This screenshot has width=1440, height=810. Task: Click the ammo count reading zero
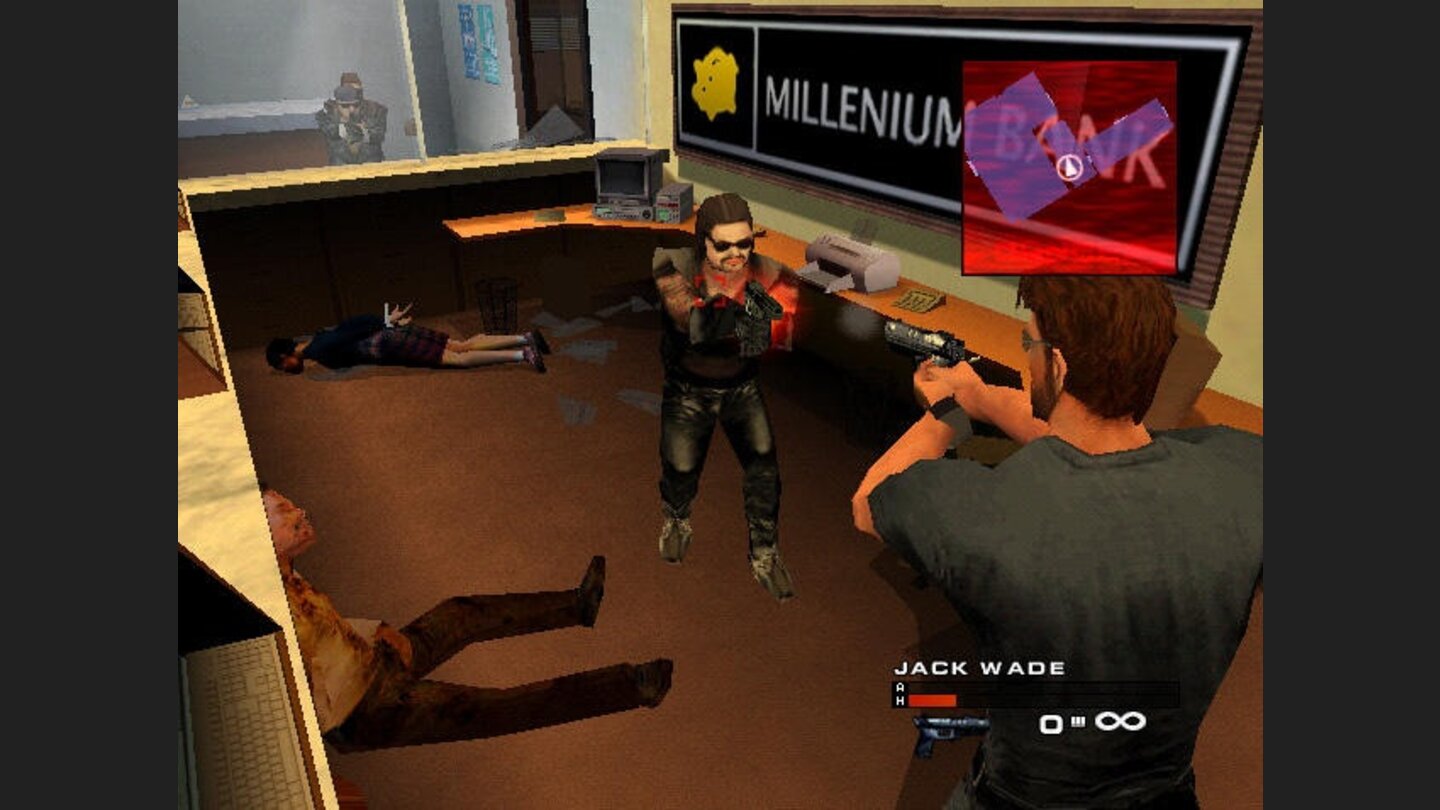pyautogui.click(x=1053, y=722)
